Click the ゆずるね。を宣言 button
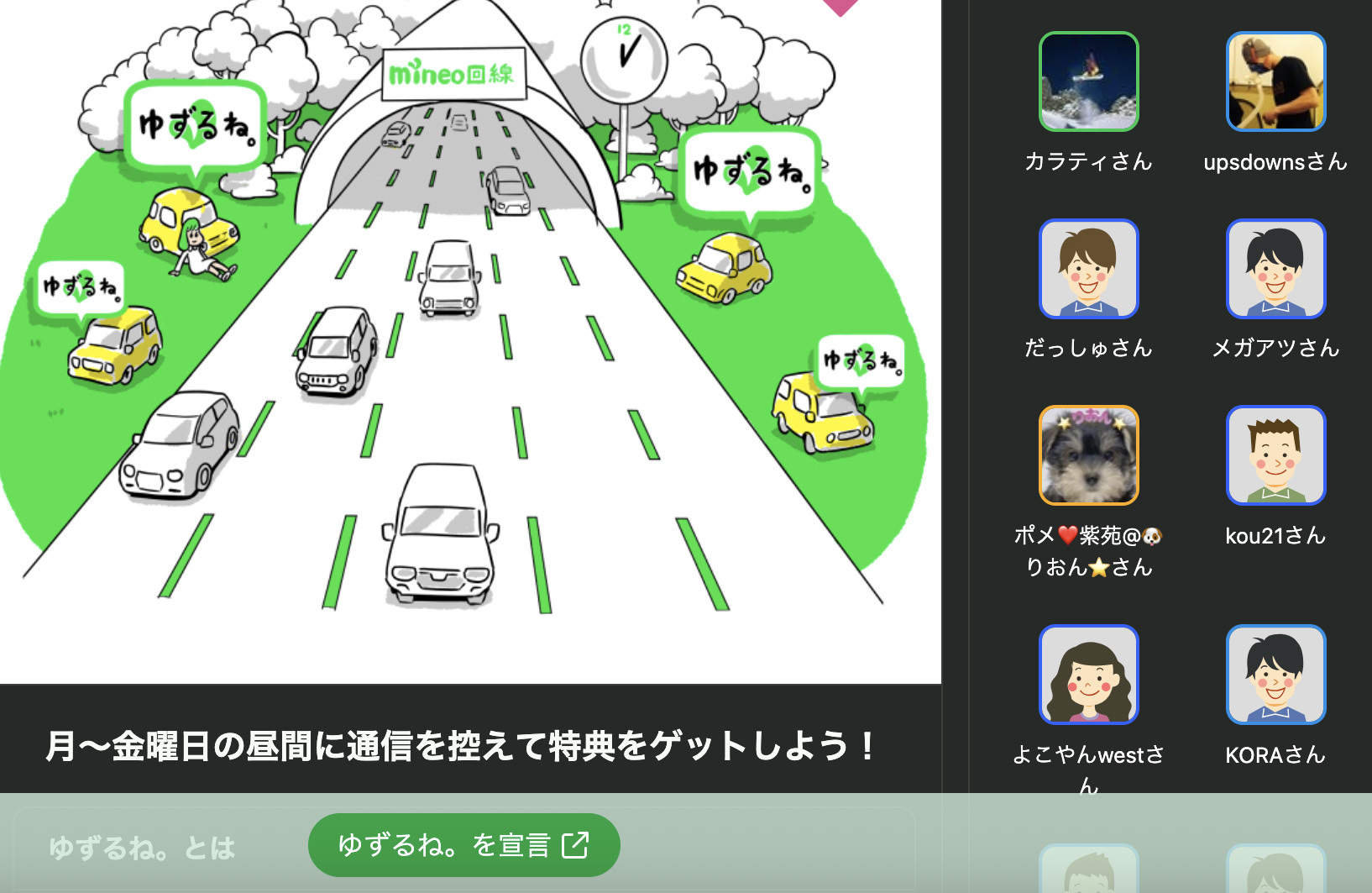 coord(463,845)
